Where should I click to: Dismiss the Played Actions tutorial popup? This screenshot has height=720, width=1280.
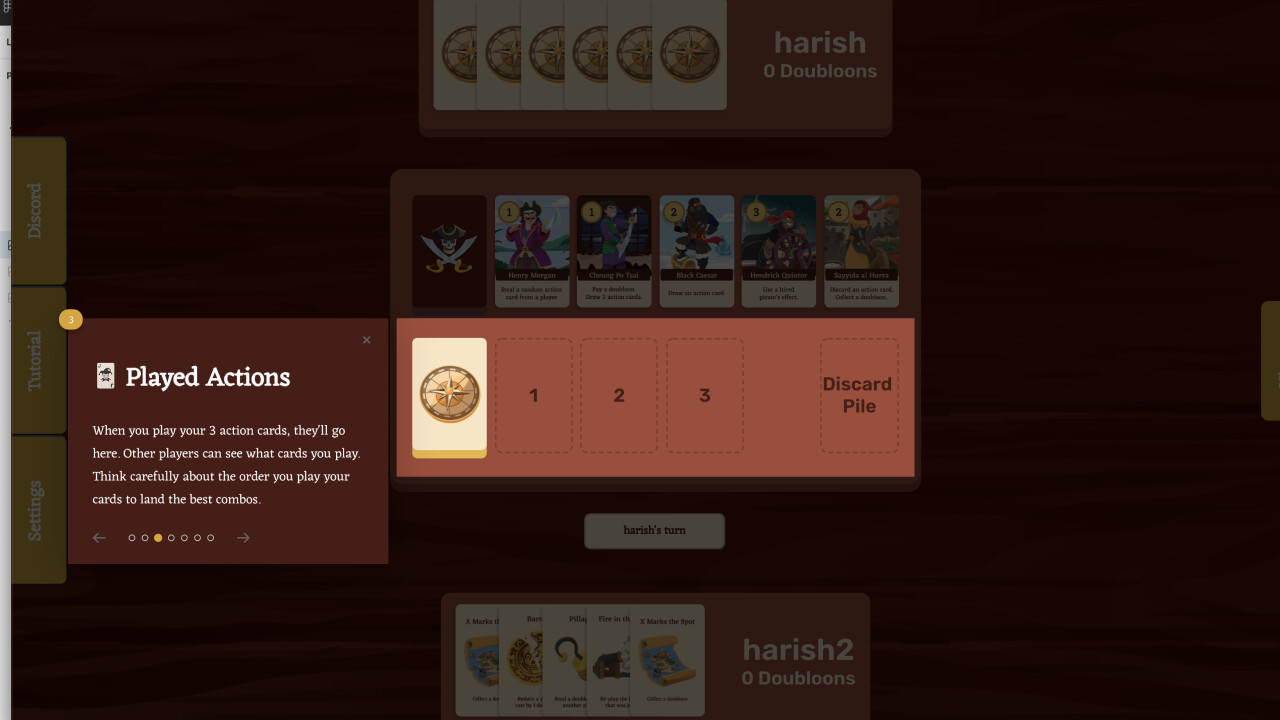366,340
